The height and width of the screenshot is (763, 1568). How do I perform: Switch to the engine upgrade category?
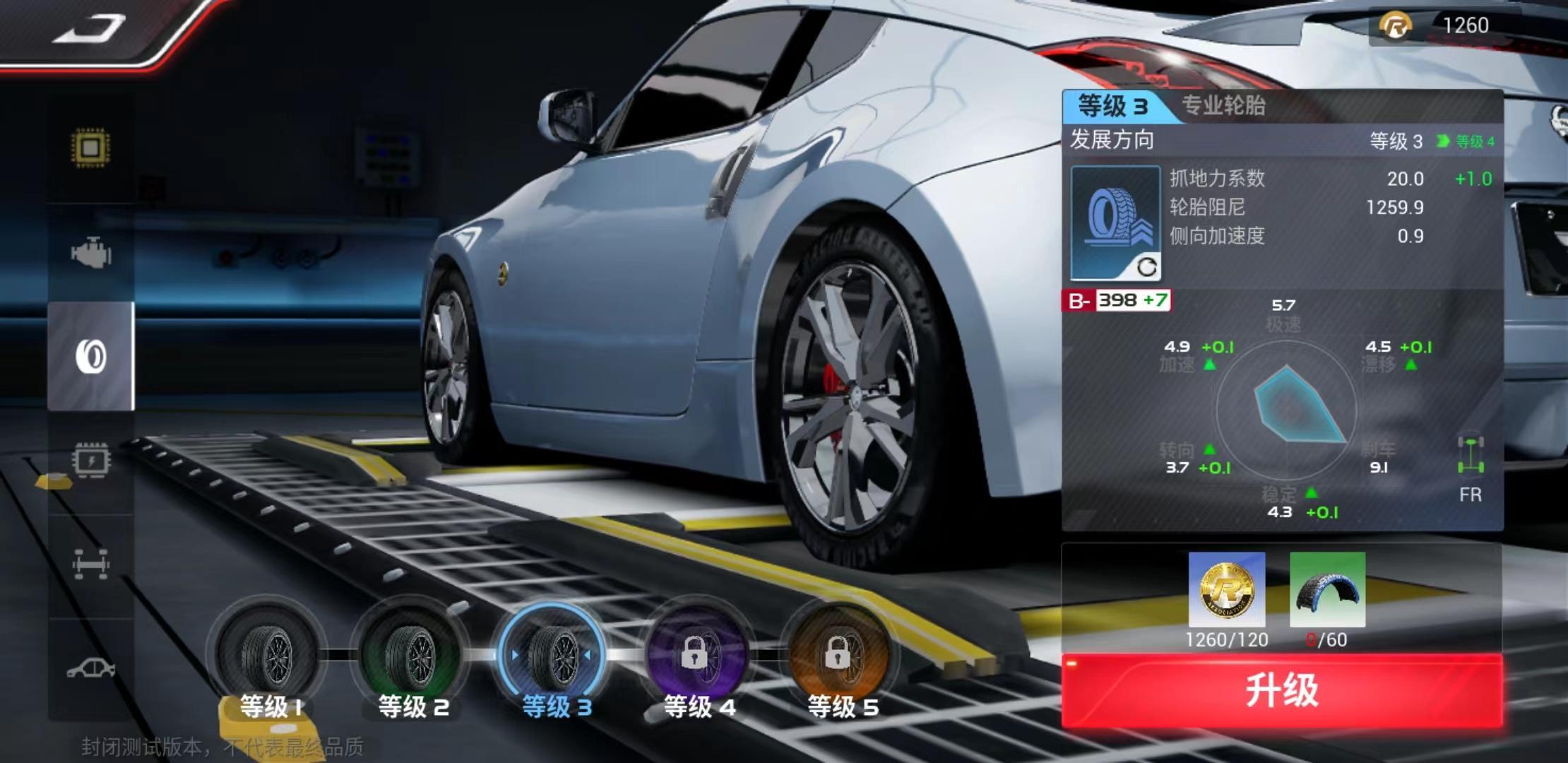[x=90, y=253]
